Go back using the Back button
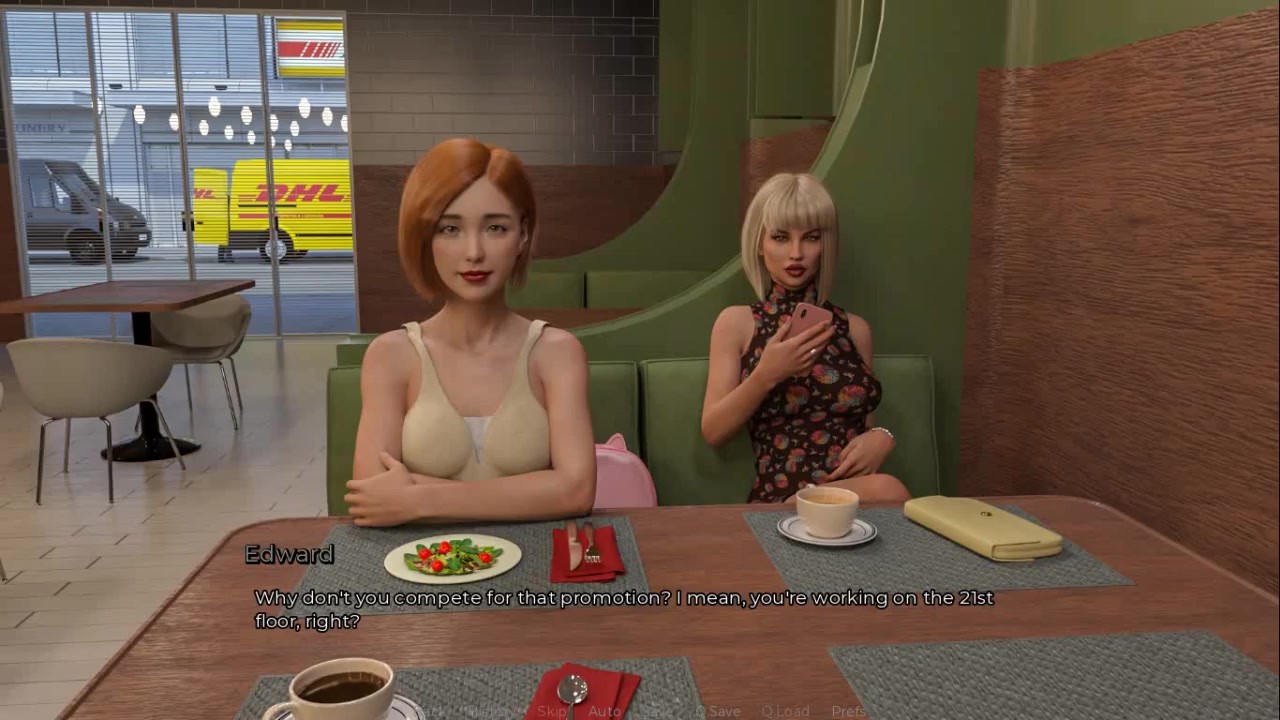Screen dimensions: 1280x720 [x=433, y=711]
